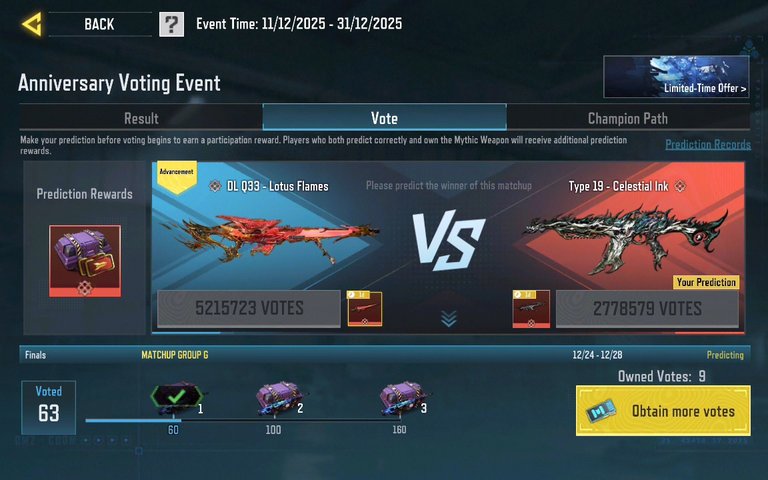View the claimed 60-vote milestone reward
The width and height of the screenshot is (768, 480).
169,399
